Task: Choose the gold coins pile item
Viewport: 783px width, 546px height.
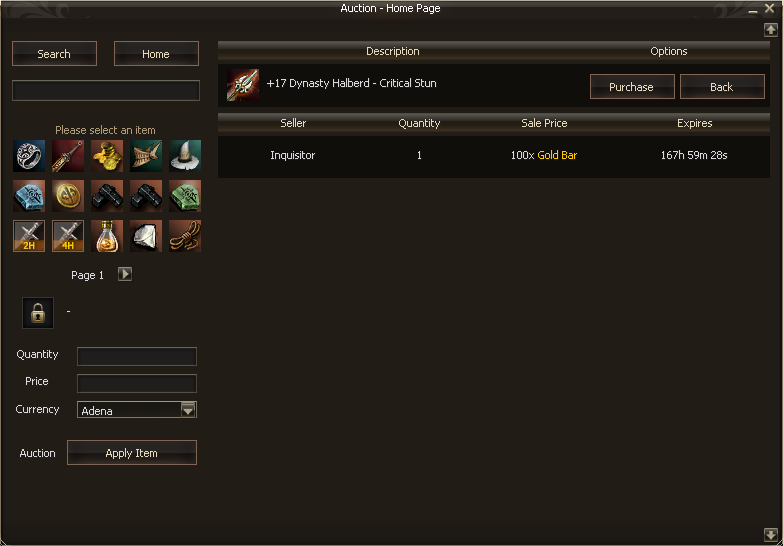Action: [x=107, y=156]
